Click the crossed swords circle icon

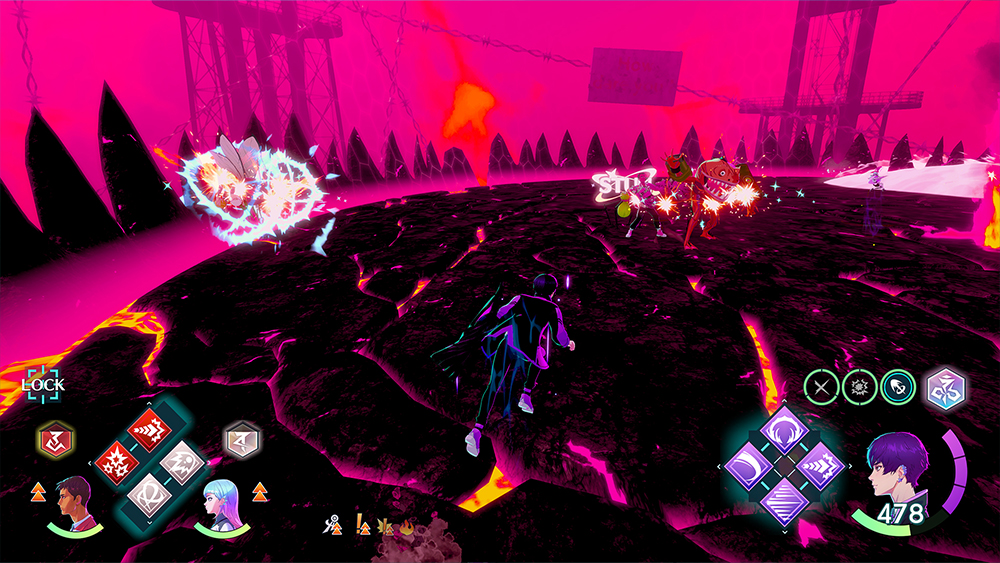[x=822, y=387]
